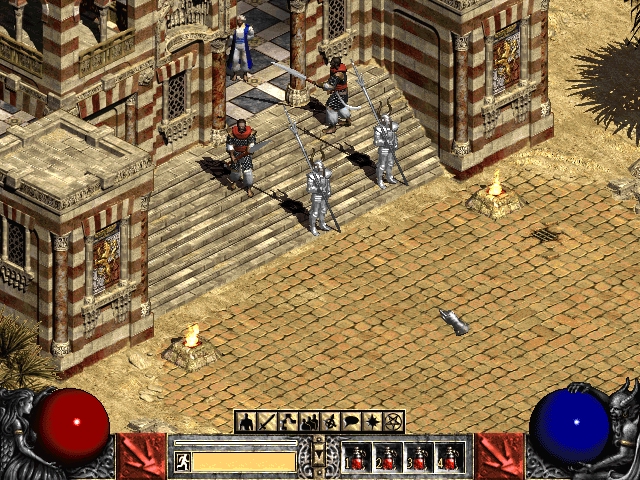This screenshot has width=640, height=480.
Task: Open the Inventory using the sword icon
Action: (x=267, y=421)
